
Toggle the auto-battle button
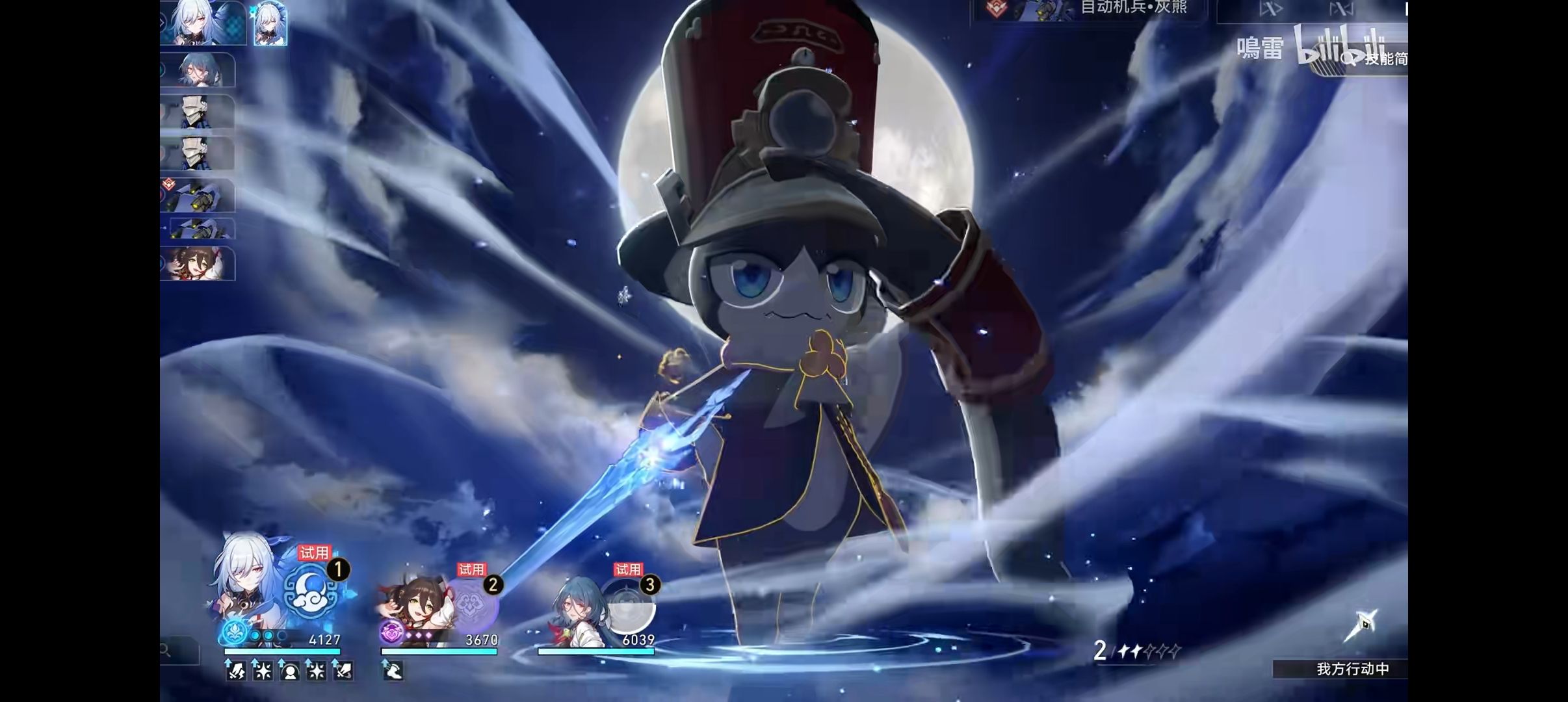1340,9
